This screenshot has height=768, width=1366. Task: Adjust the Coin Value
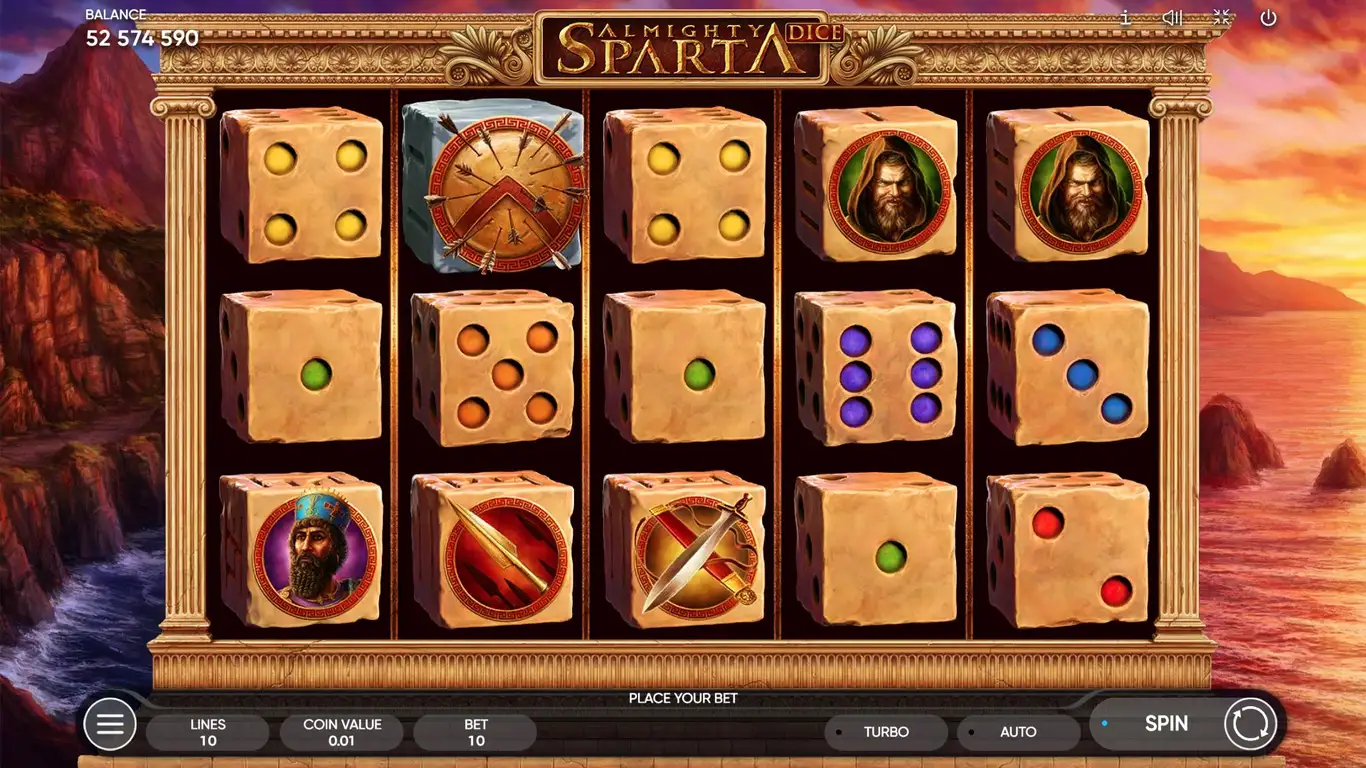click(x=342, y=732)
